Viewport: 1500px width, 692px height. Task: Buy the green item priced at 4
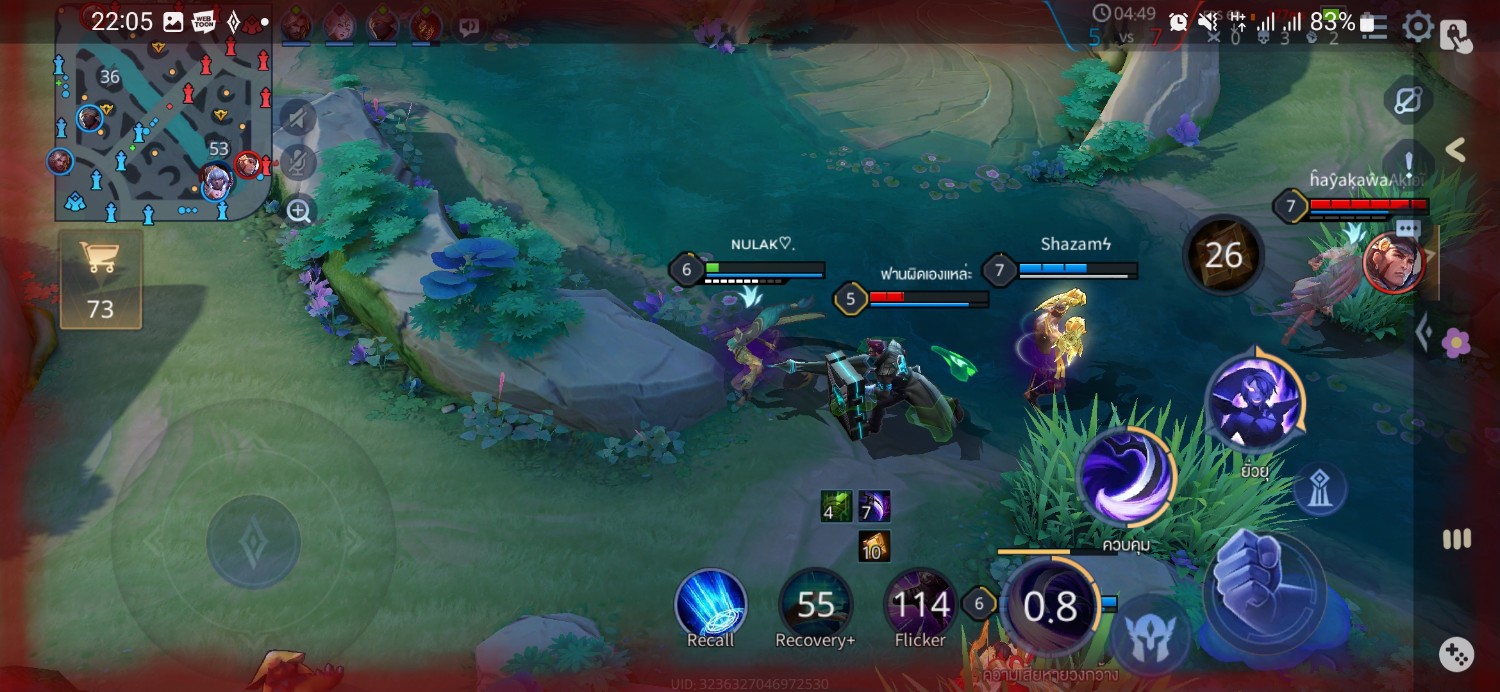pyautogui.click(x=836, y=506)
